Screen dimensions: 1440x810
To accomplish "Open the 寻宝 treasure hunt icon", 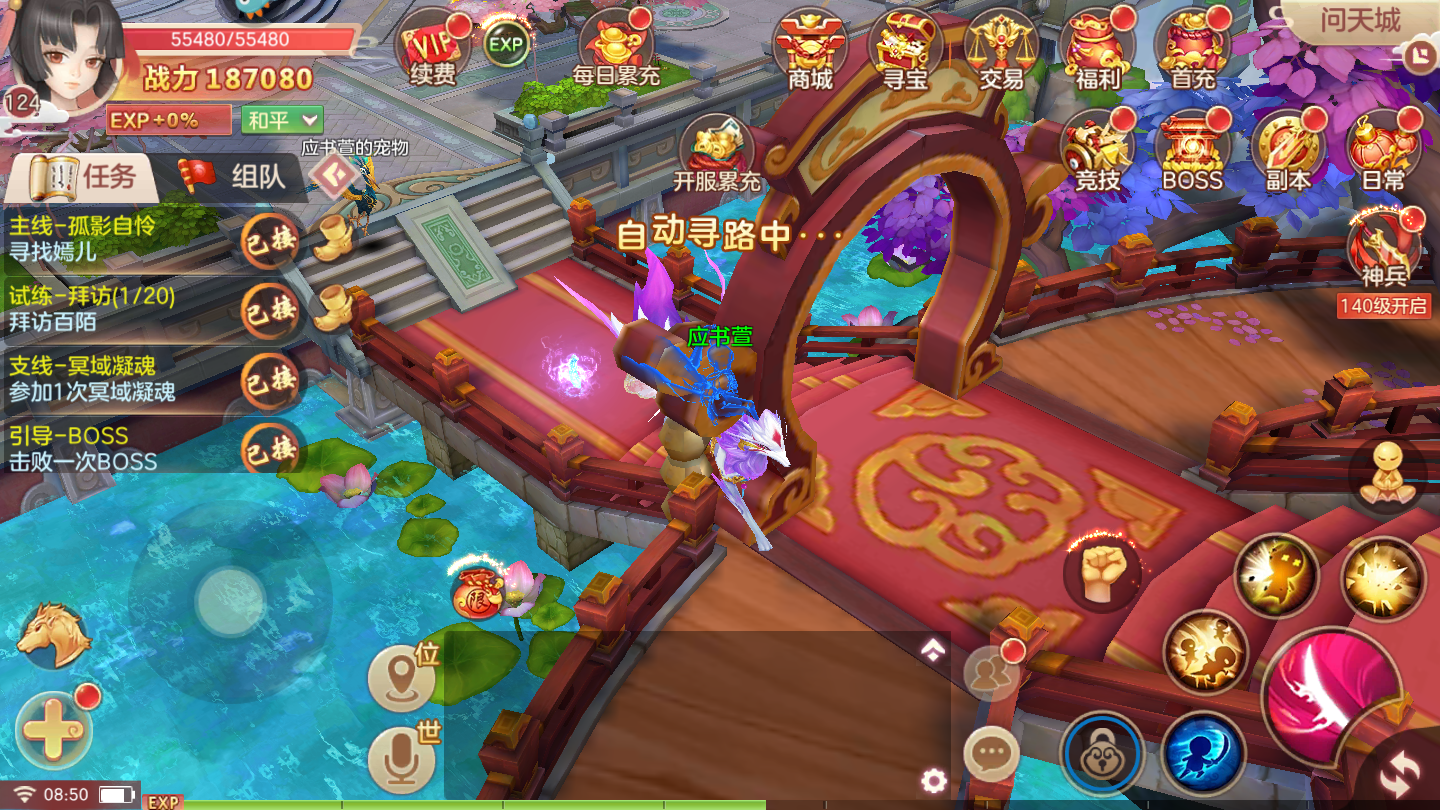I will (906, 52).
